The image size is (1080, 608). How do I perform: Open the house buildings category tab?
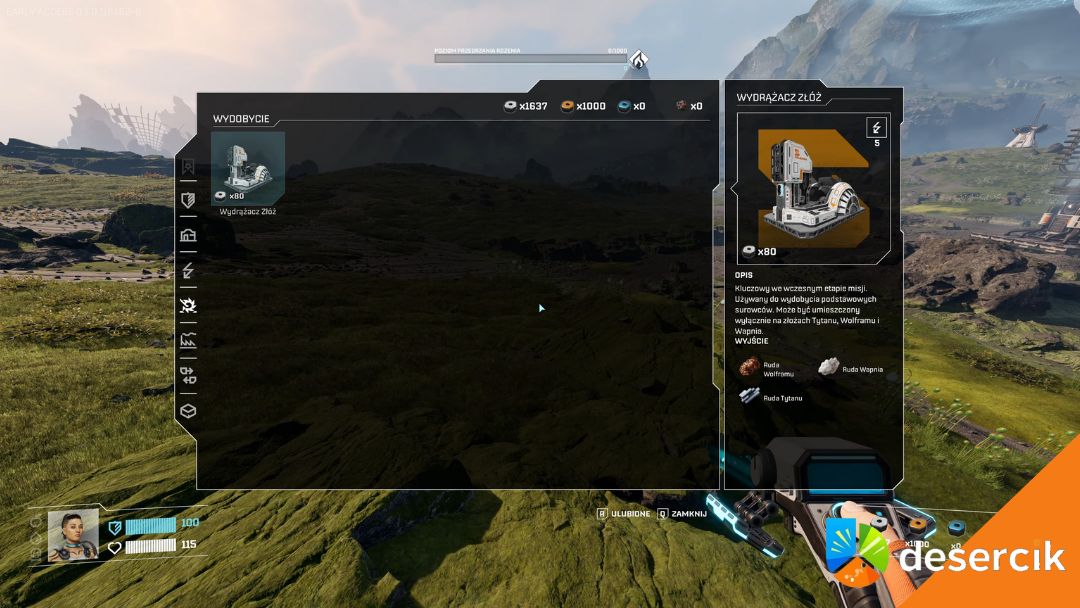pos(188,235)
